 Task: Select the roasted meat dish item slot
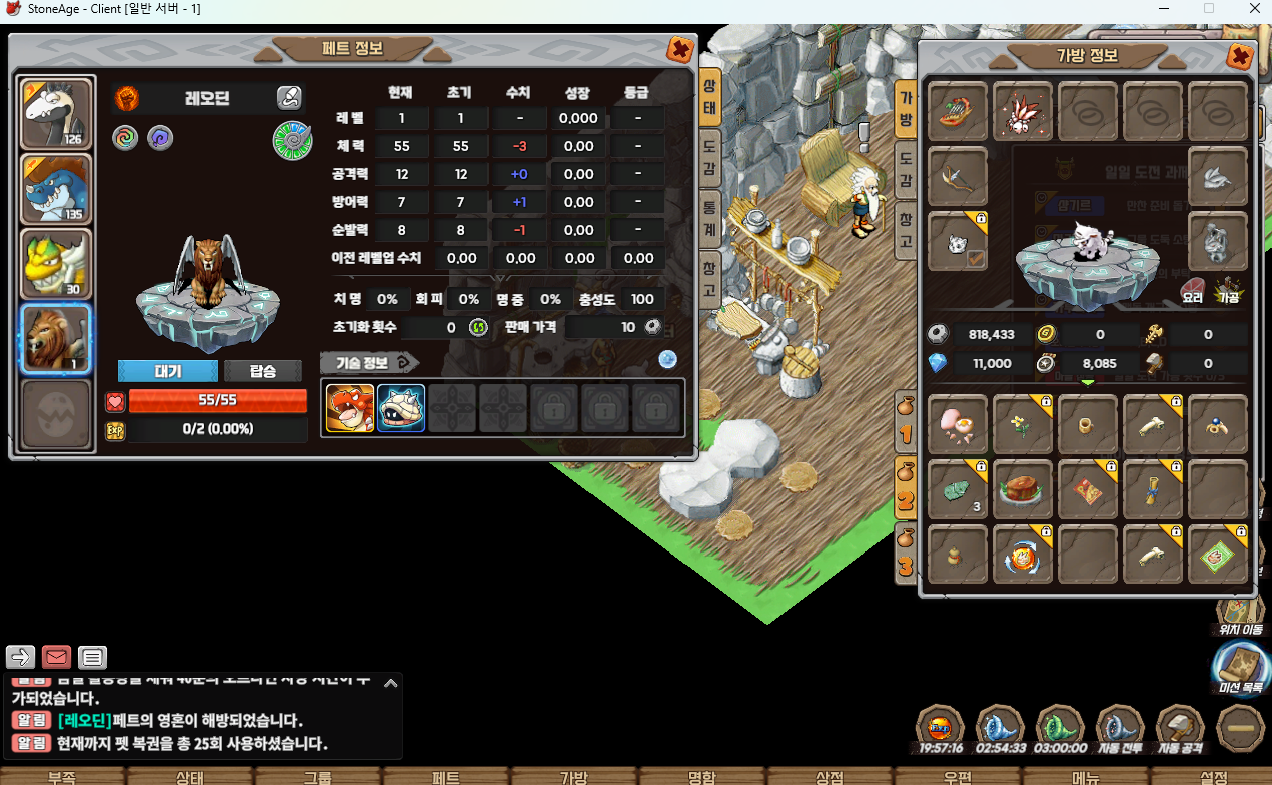(1023, 490)
